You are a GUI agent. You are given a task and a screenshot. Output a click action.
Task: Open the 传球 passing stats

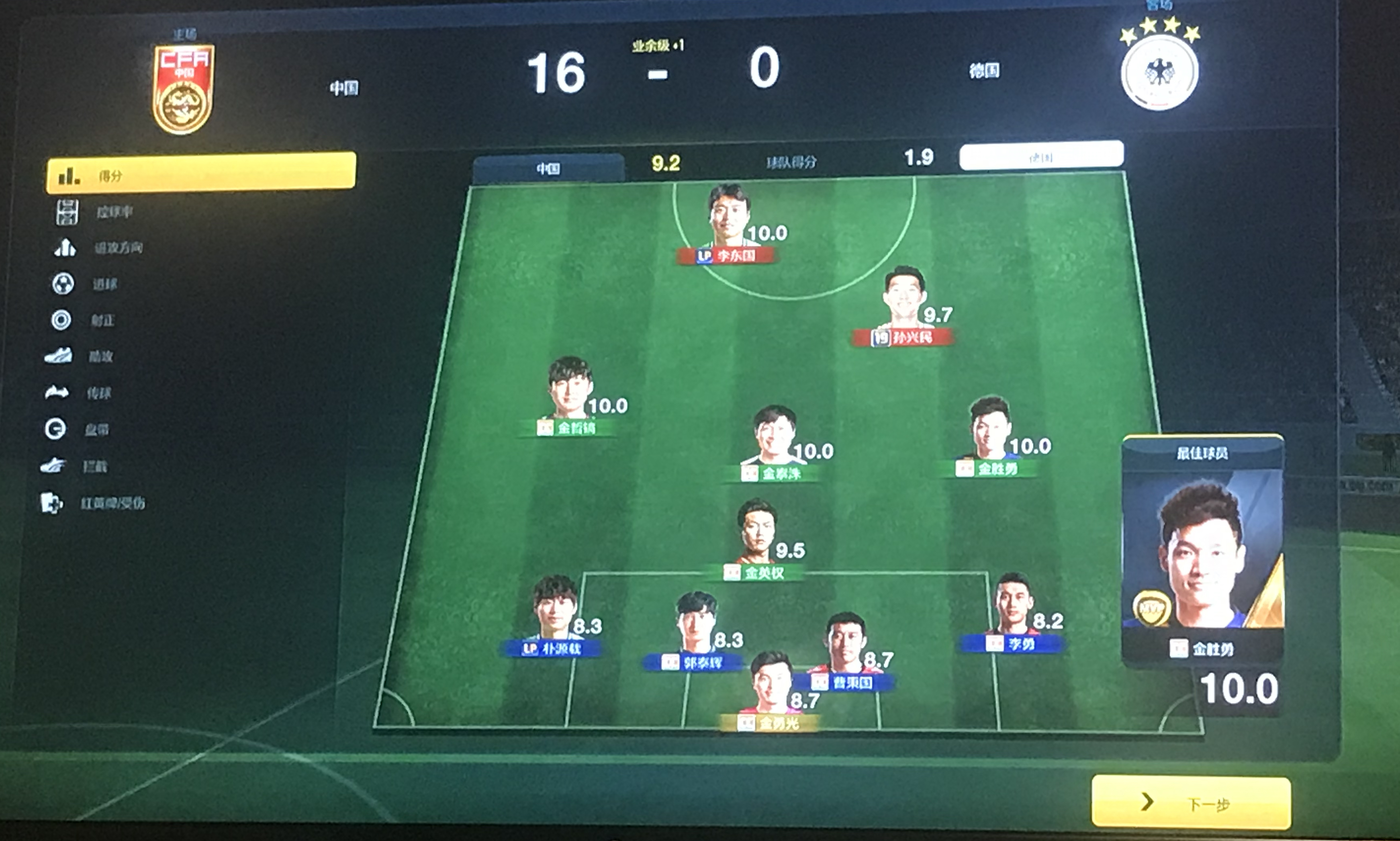98,393
